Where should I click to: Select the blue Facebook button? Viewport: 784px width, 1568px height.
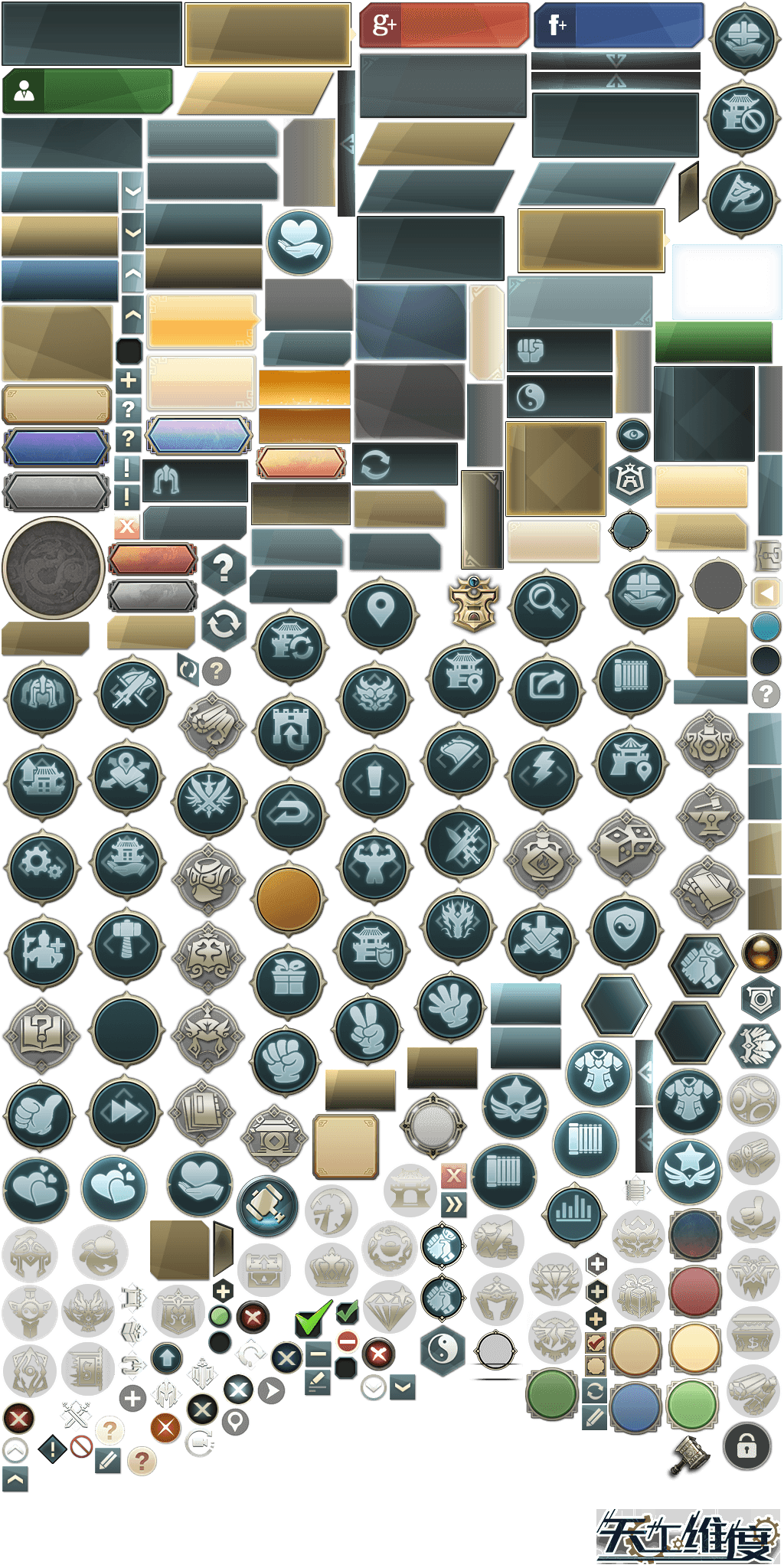click(619, 25)
